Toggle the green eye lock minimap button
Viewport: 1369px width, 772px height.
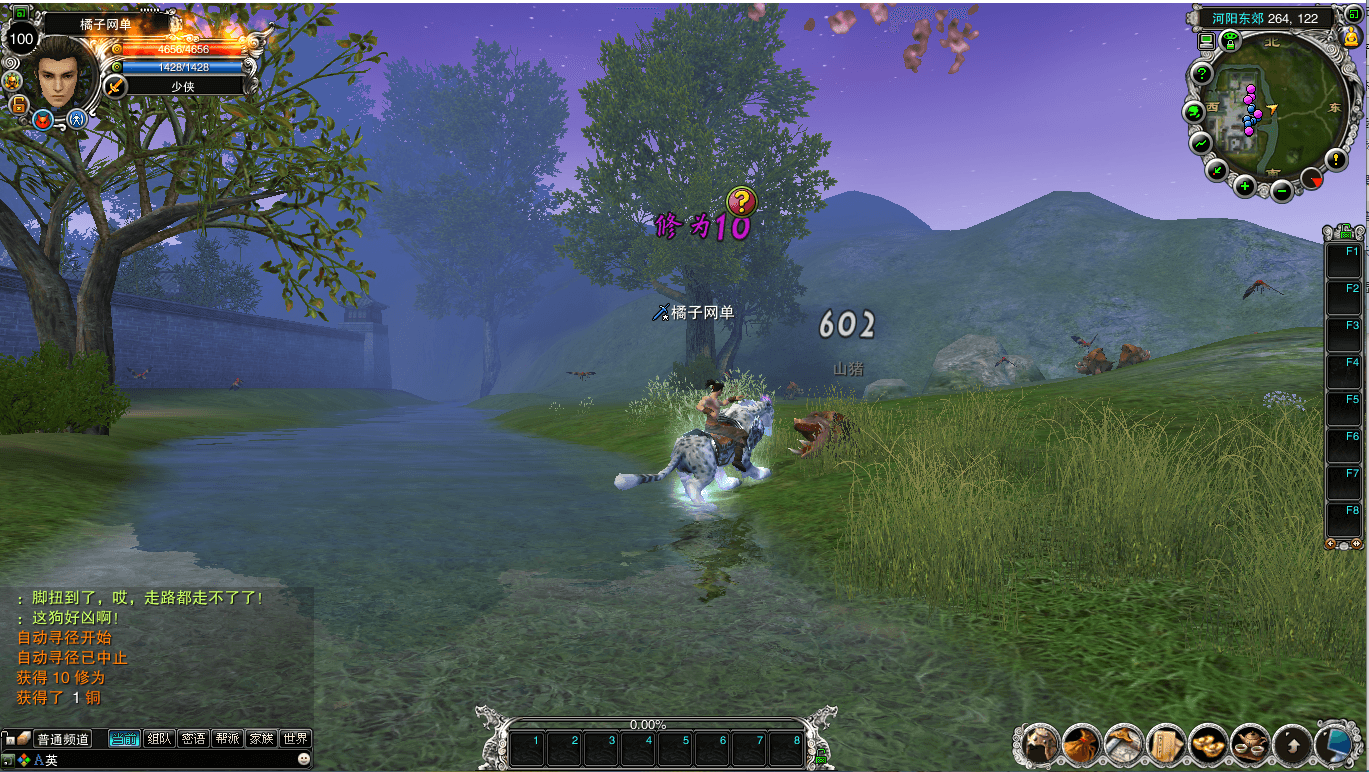1230,41
